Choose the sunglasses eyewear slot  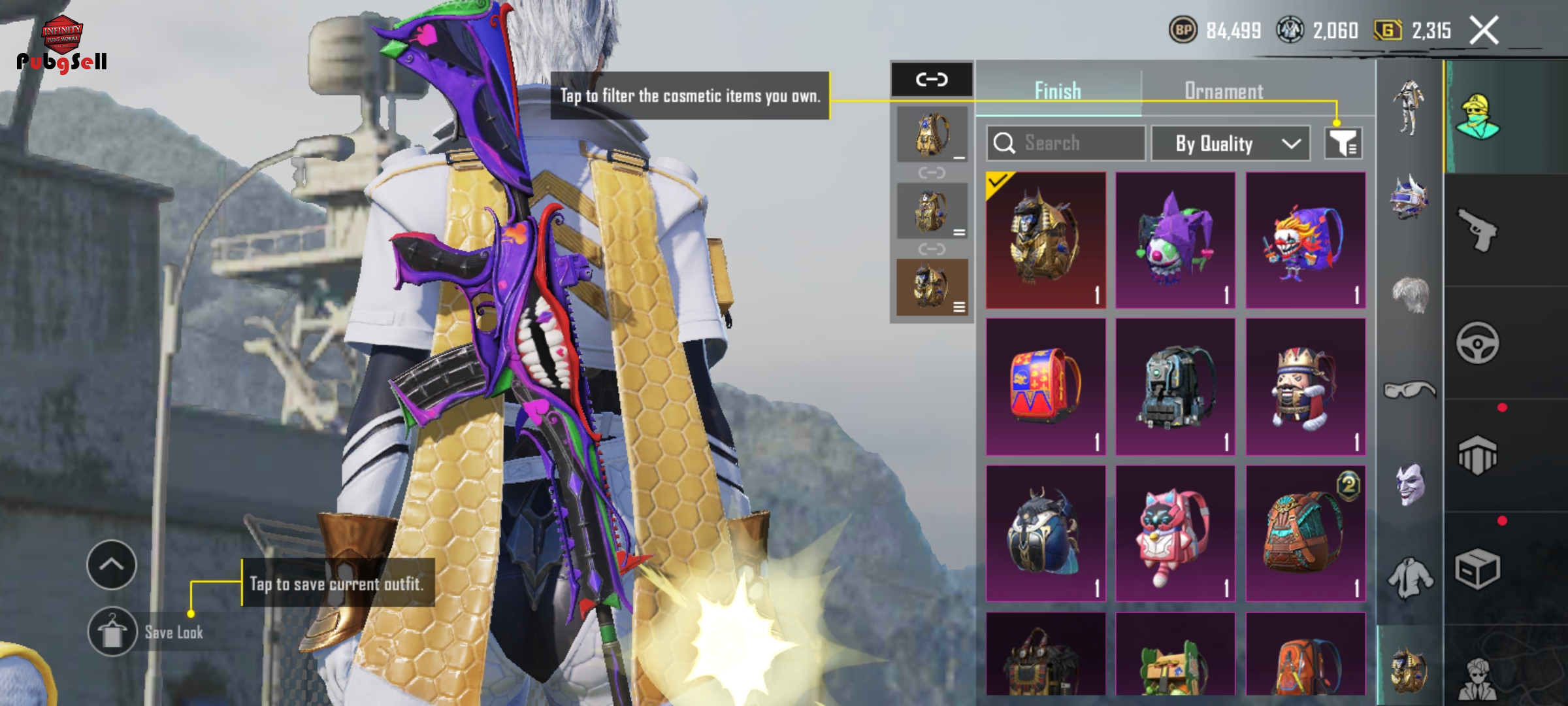1410,391
